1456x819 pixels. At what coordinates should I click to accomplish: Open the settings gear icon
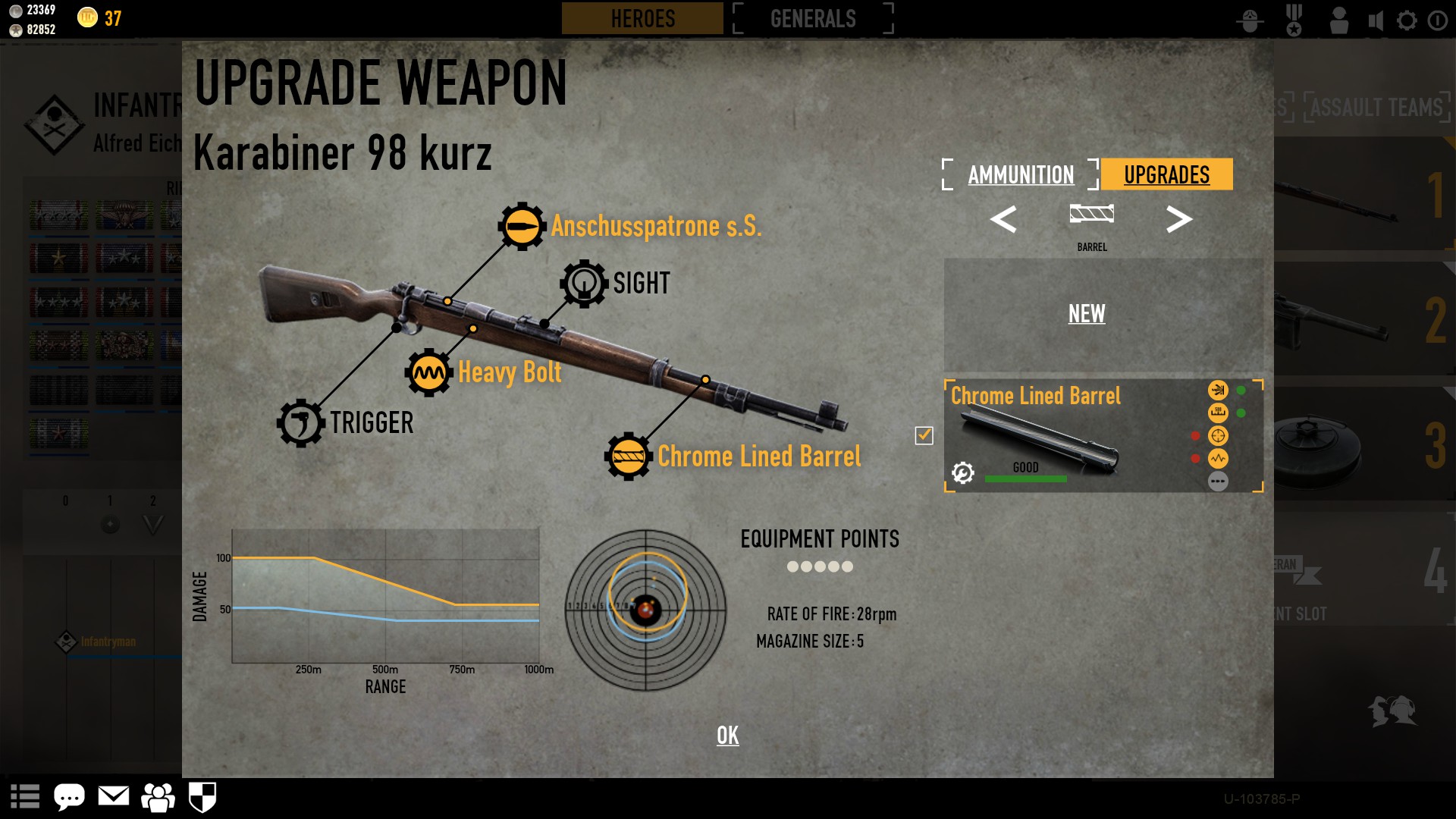point(1407,20)
